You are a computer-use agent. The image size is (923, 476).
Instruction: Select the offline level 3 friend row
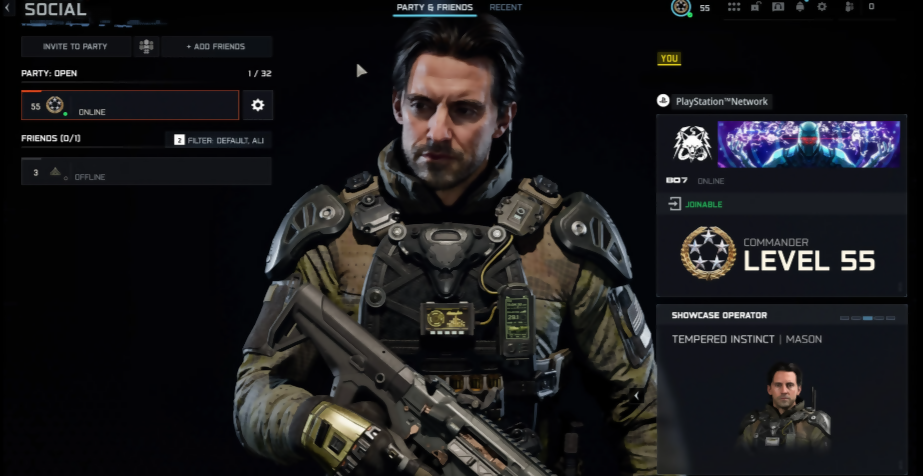146,172
